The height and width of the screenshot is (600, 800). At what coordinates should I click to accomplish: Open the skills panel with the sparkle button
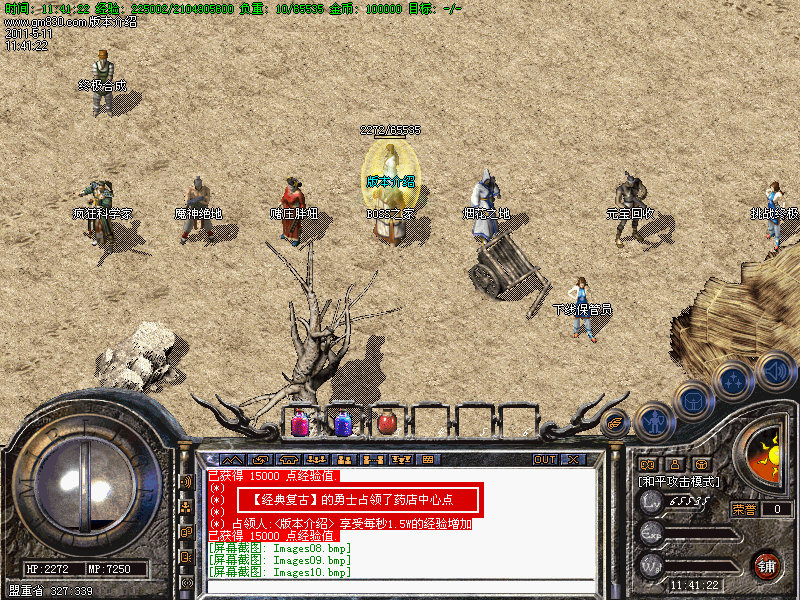733,381
